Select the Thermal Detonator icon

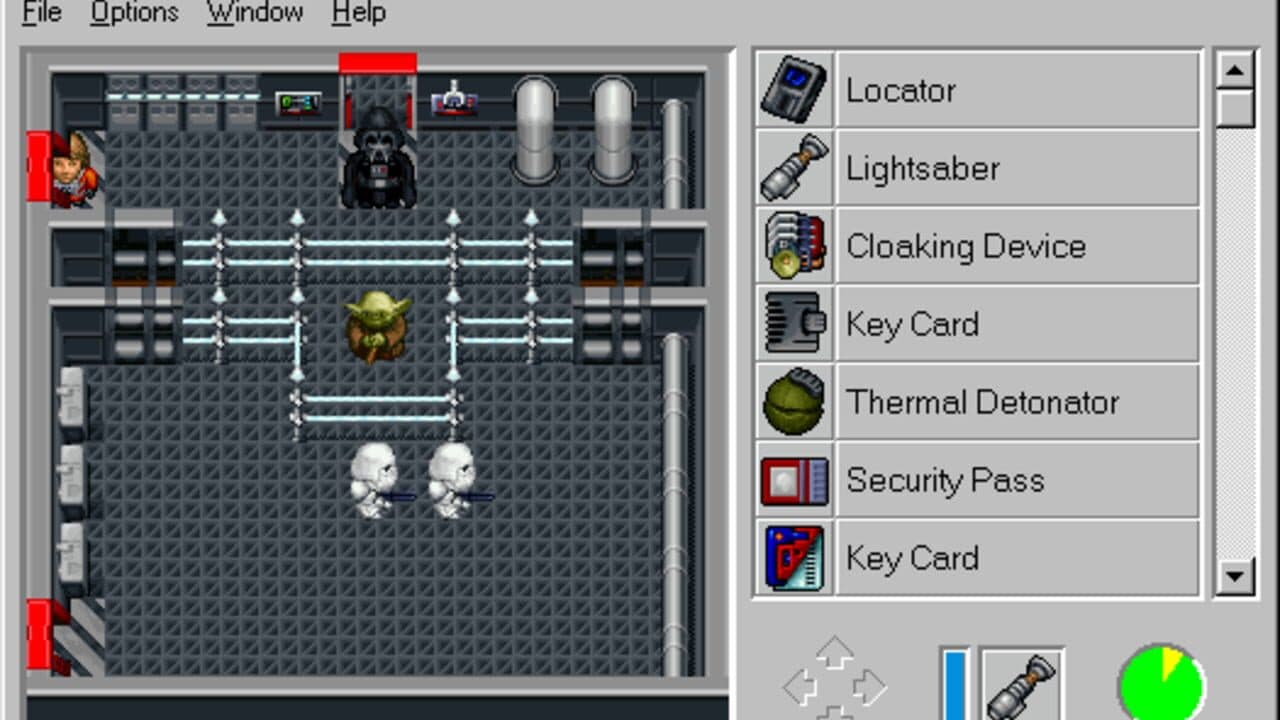[793, 402]
